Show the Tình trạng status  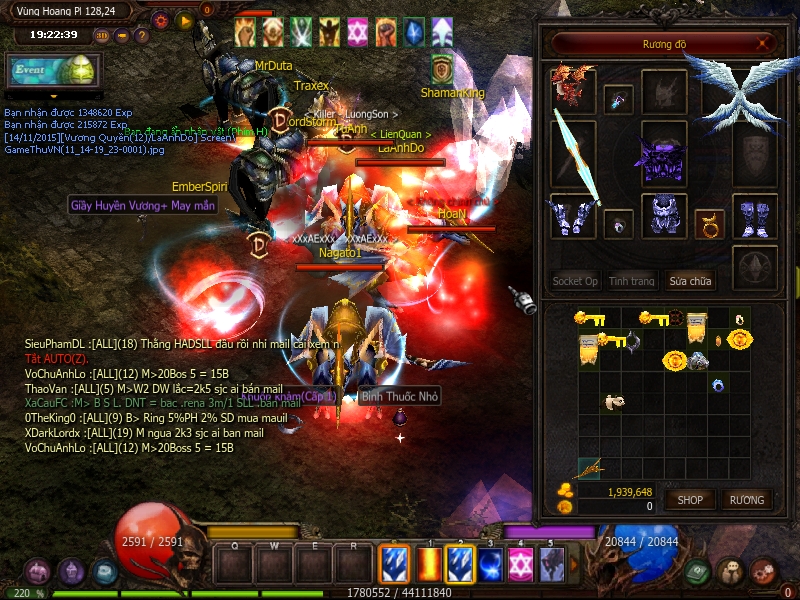(x=632, y=281)
